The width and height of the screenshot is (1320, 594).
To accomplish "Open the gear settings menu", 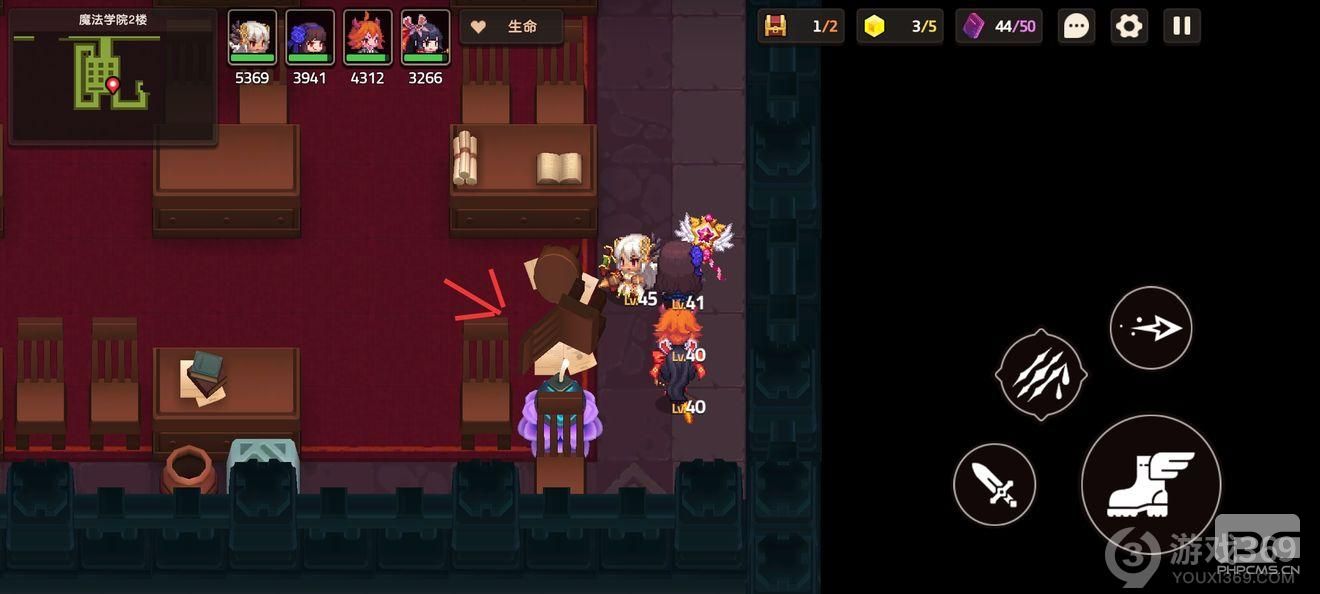I will [1129, 27].
